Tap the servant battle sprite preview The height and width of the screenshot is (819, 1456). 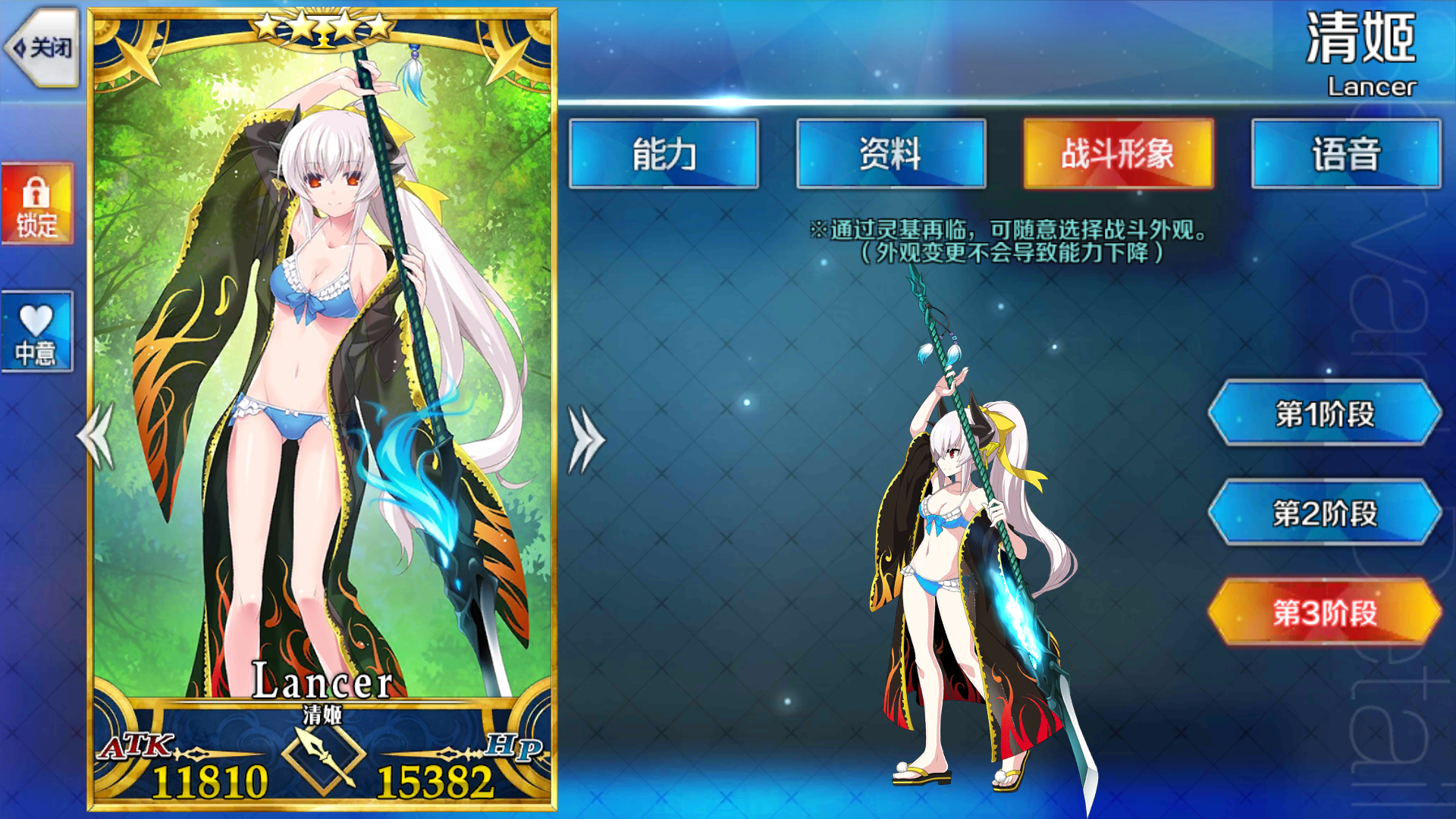[963, 569]
